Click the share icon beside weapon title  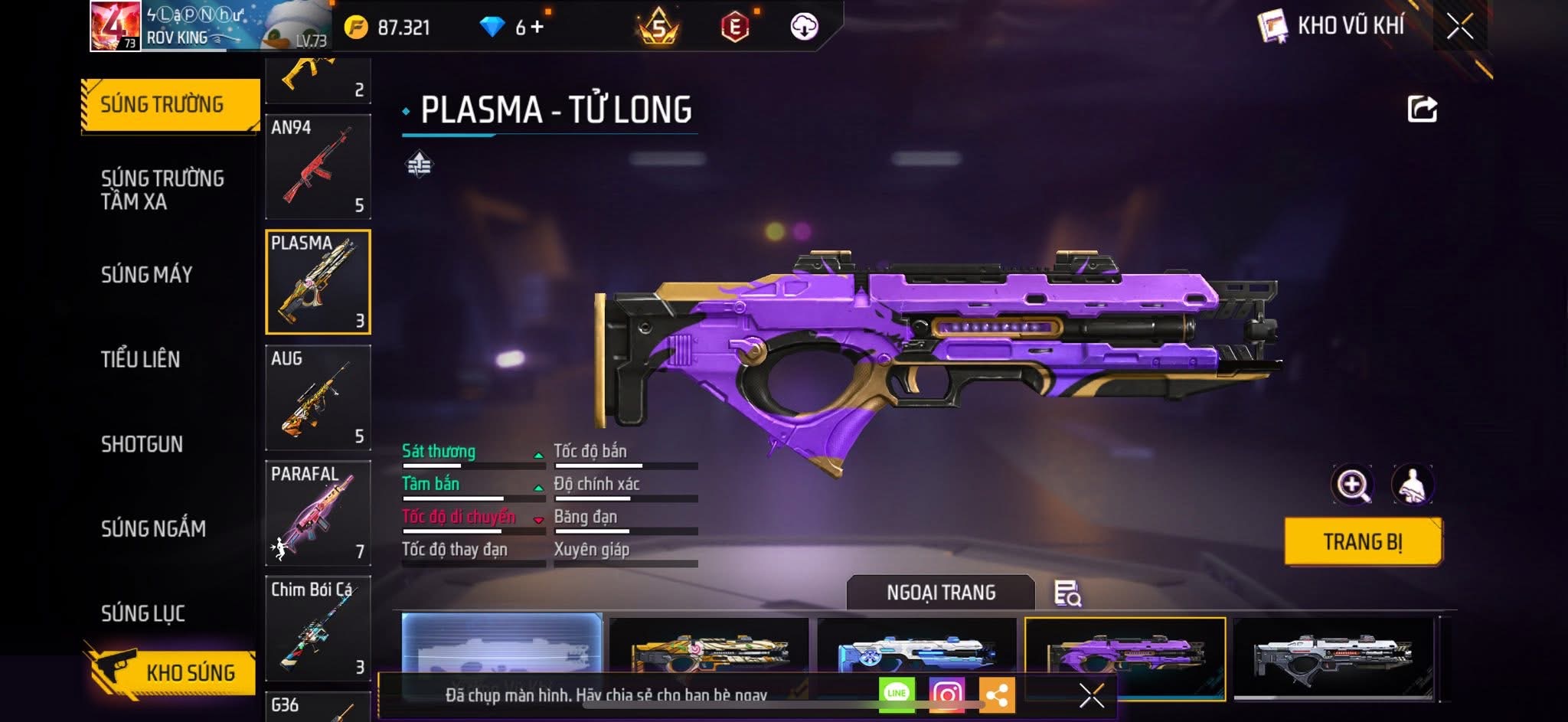pyautogui.click(x=1422, y=109)
